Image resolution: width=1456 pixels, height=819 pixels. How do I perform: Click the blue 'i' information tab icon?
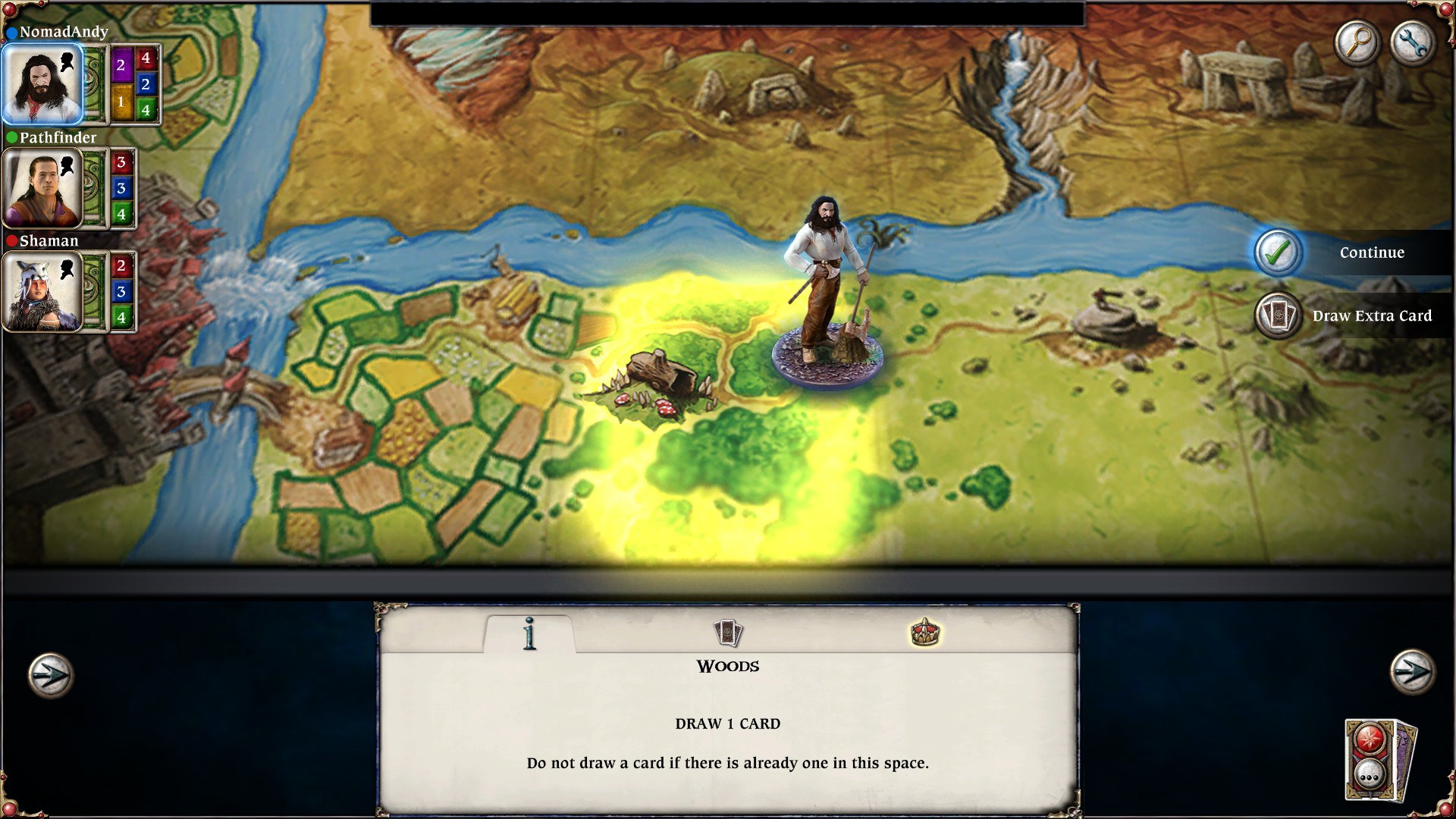tap(530, 632)
